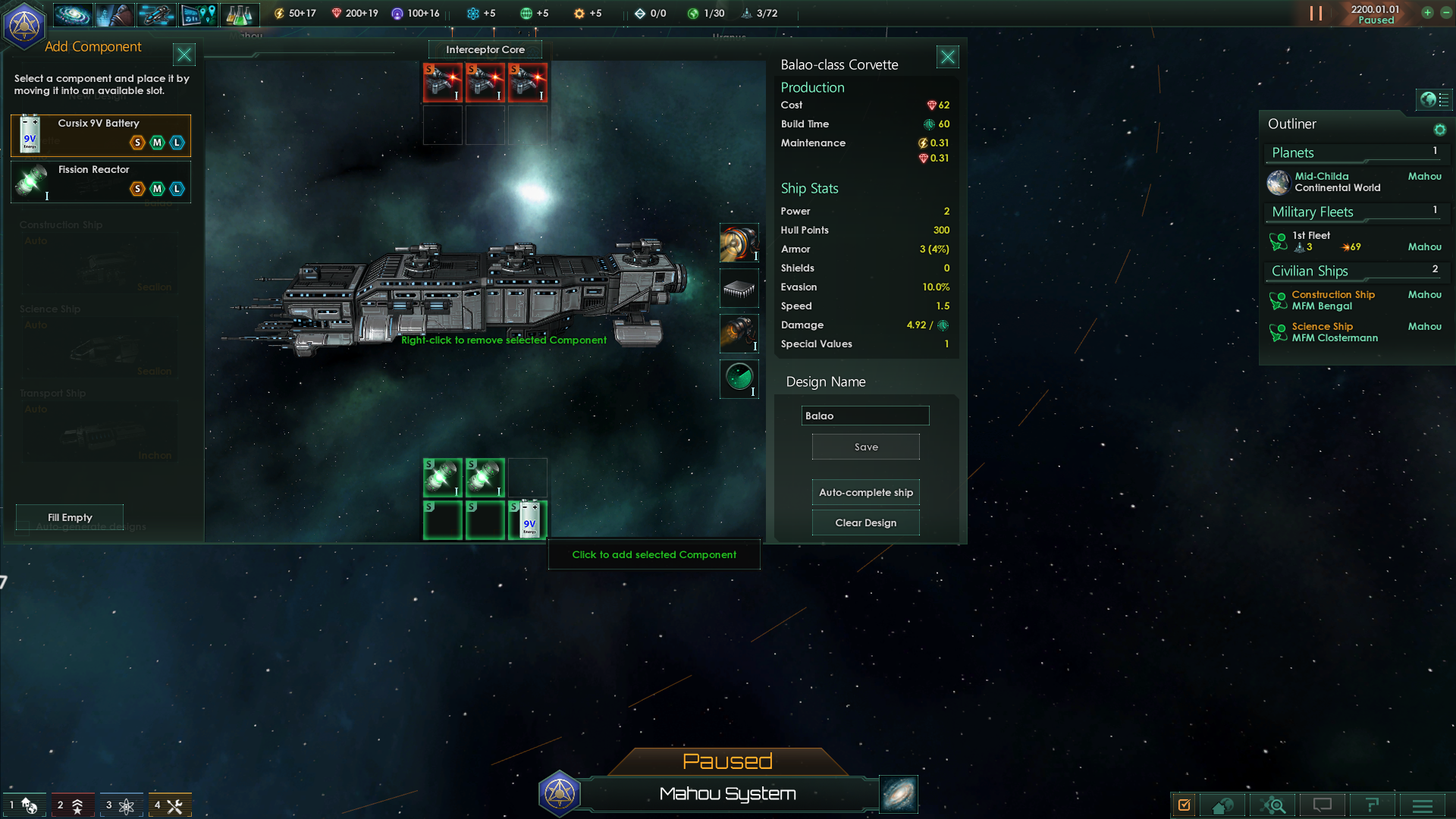1456x819 pixels.
Task: Select 1st Fleet in the Outliner
Action: point(1312,240)
